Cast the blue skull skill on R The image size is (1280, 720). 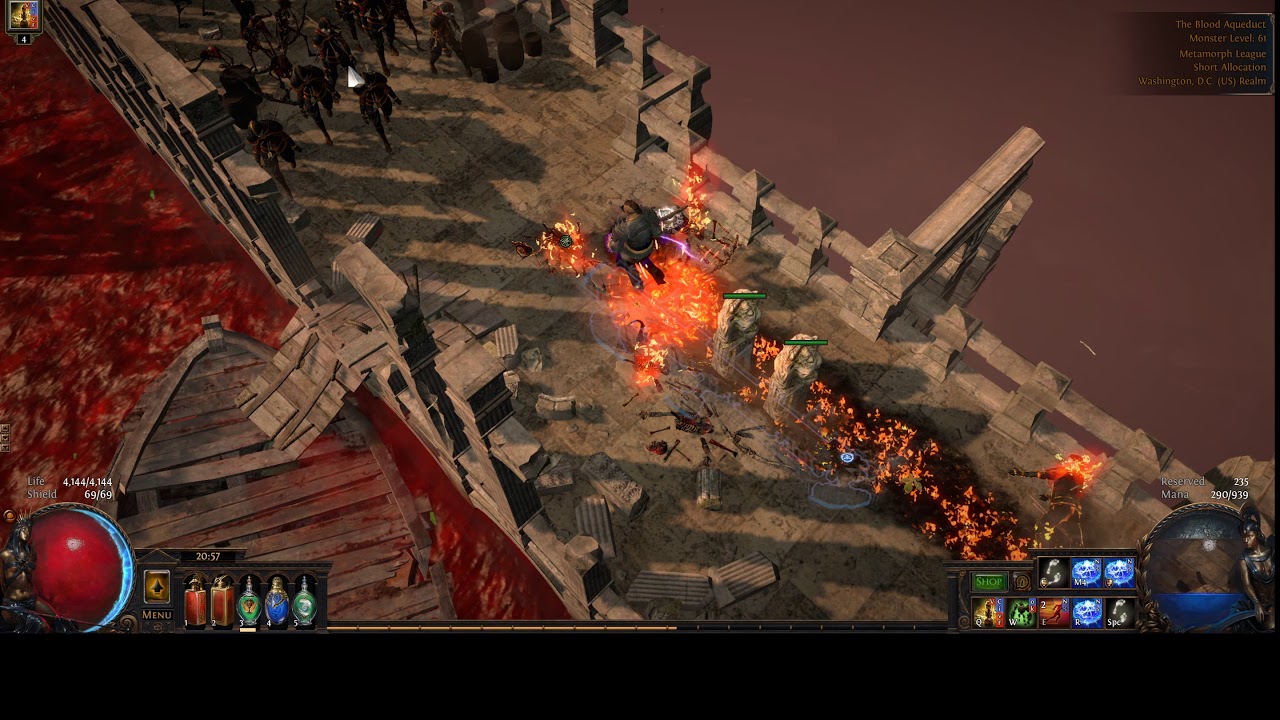point(1086,612)
